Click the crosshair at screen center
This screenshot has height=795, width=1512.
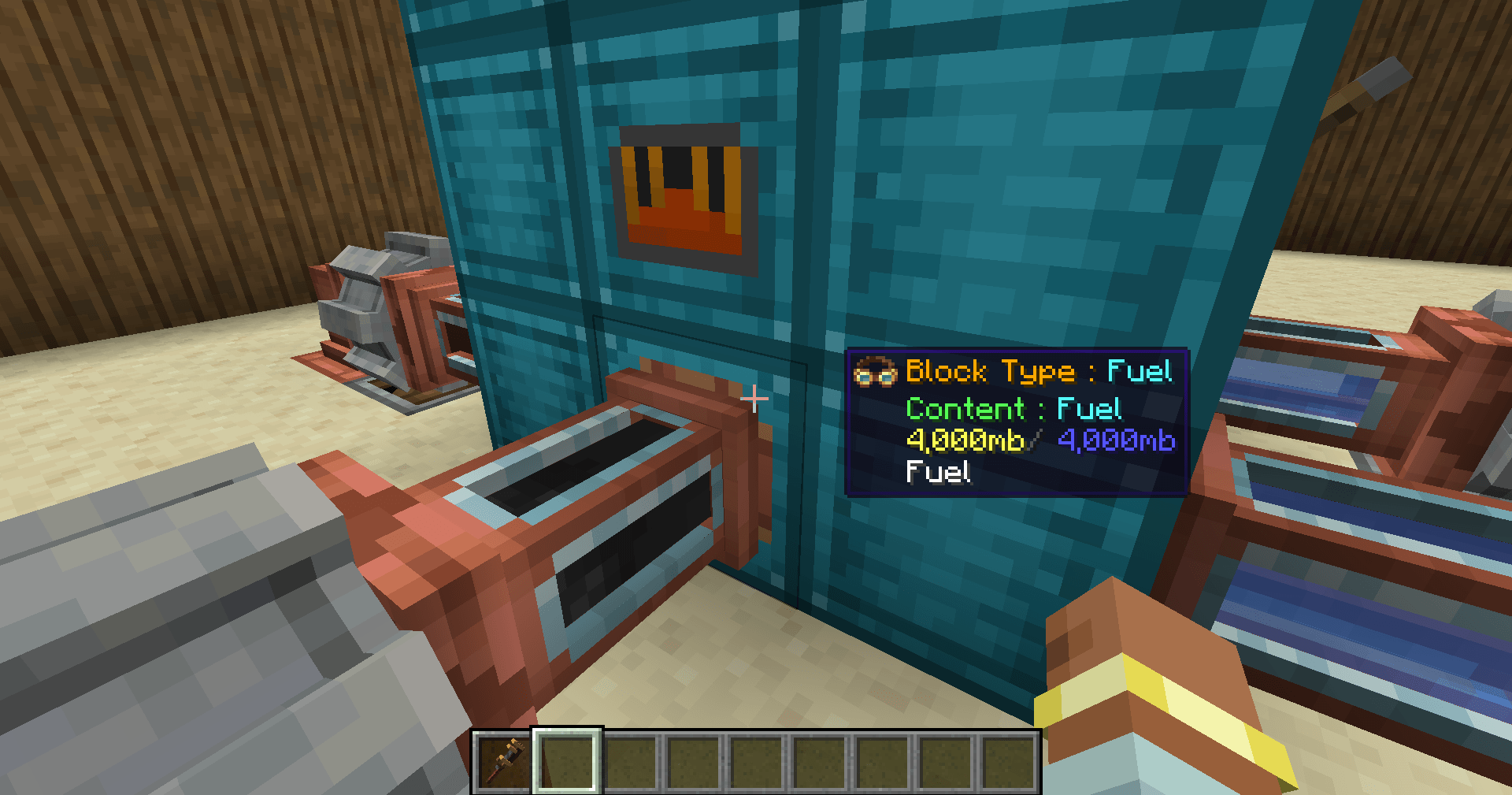click(754, 398)
